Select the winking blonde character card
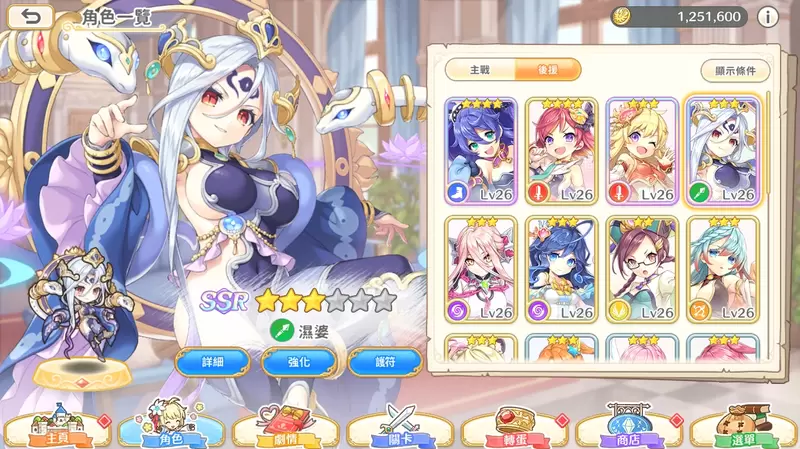 pyautogui.click(x=643, y=150)
